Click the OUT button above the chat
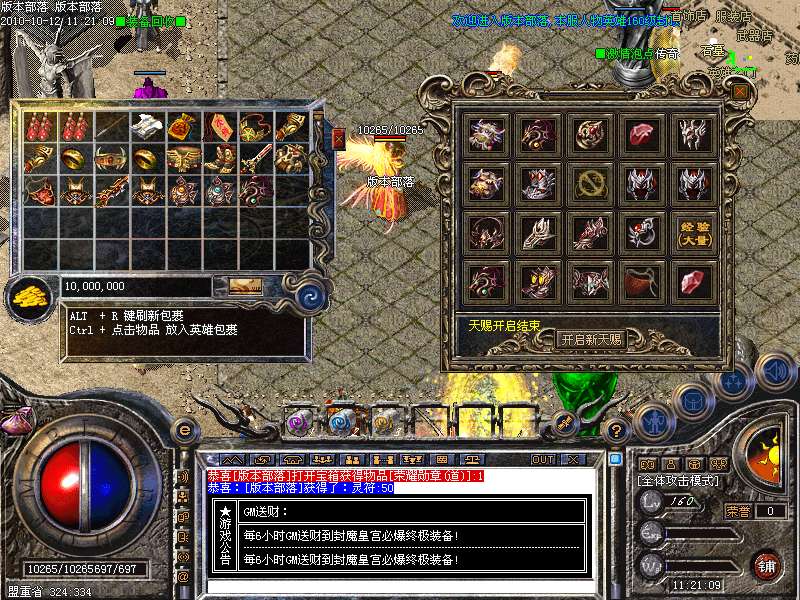This screenshot has height=600, width=800. pyautogui.click(x=543, y=459)
